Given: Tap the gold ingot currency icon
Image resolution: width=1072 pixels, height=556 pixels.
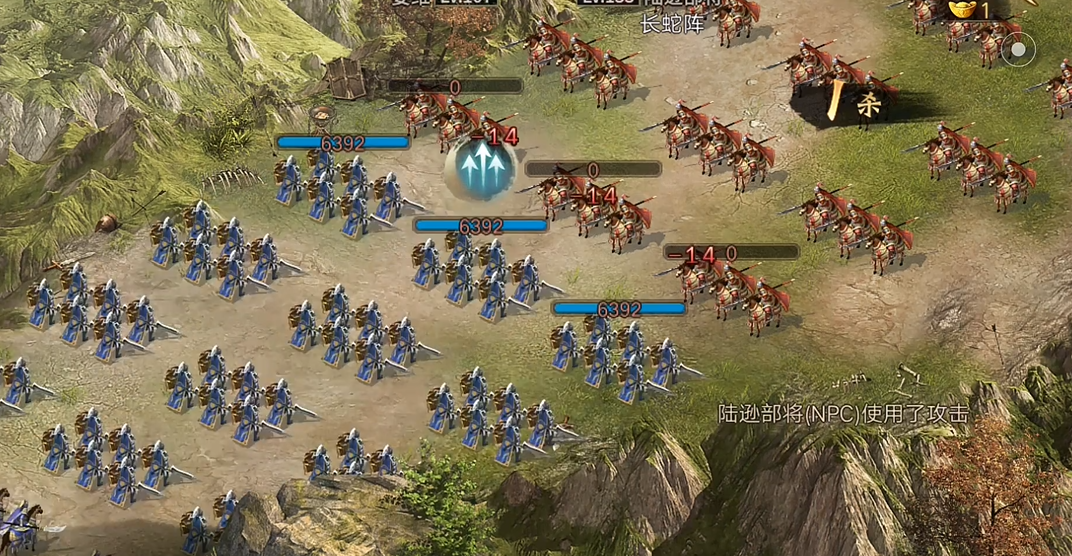Looking at the screenshot, I should [962, 9].
